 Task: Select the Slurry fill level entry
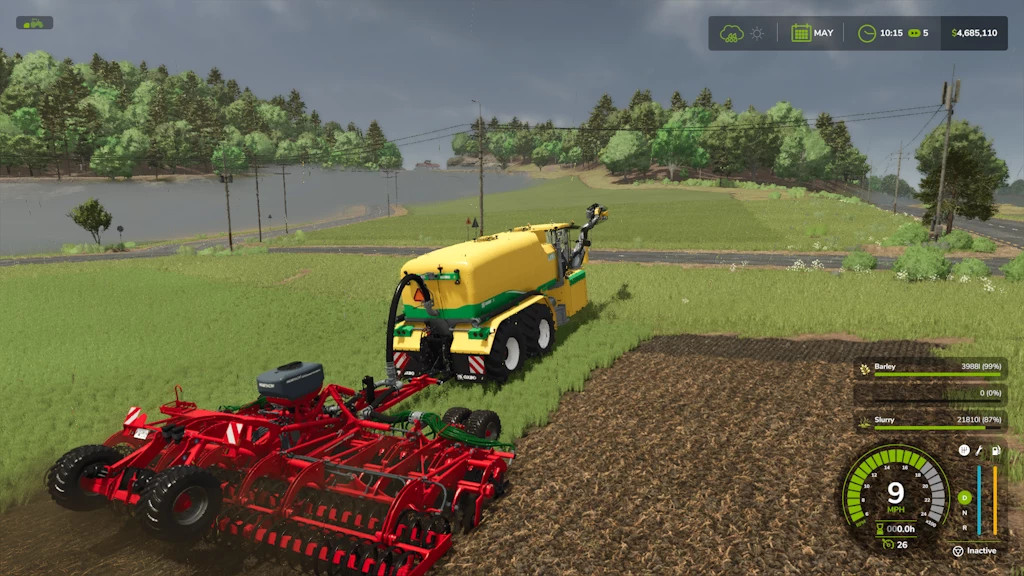coord(930,422)
